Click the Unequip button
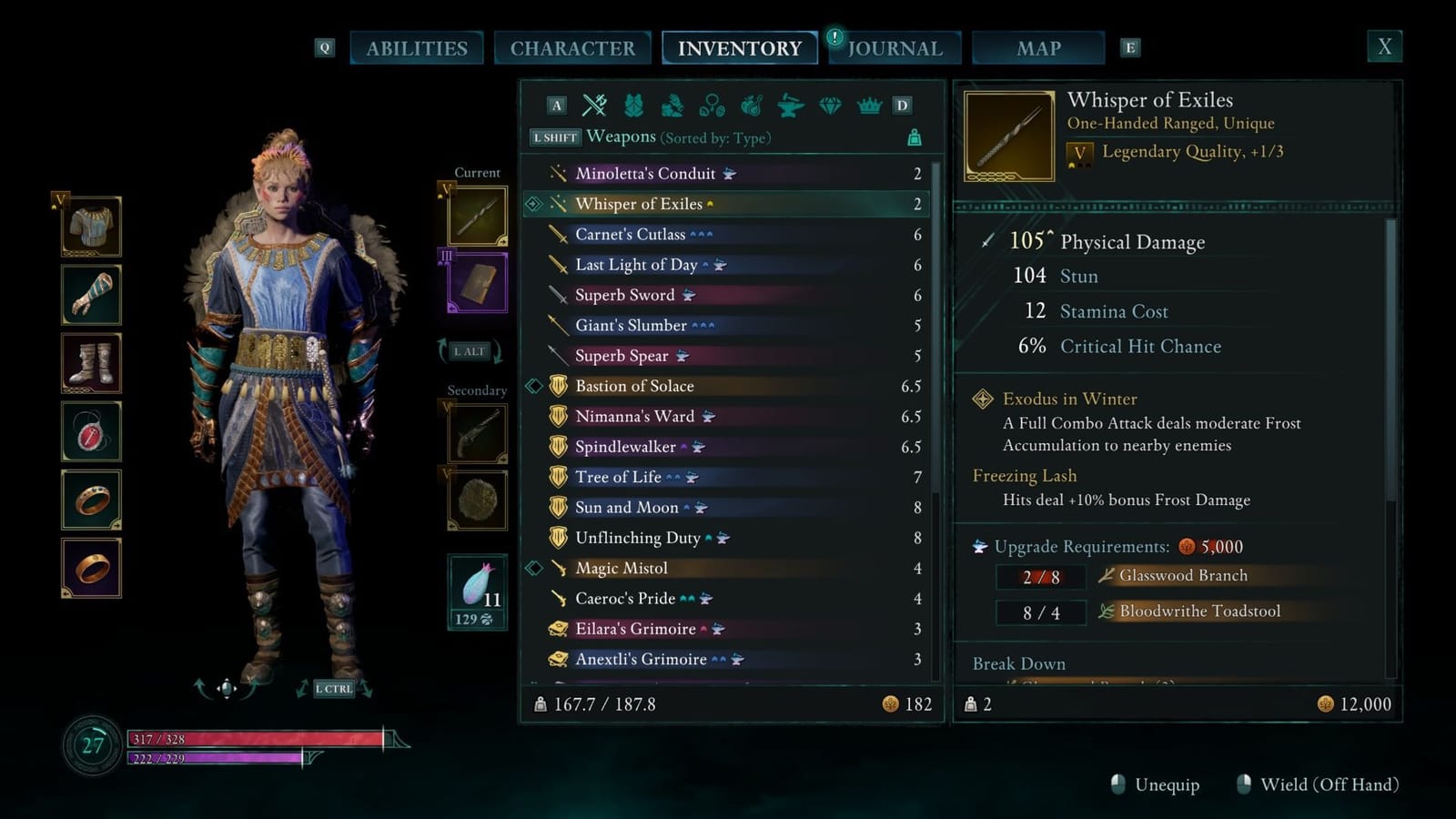 [x=1166, y=784]
